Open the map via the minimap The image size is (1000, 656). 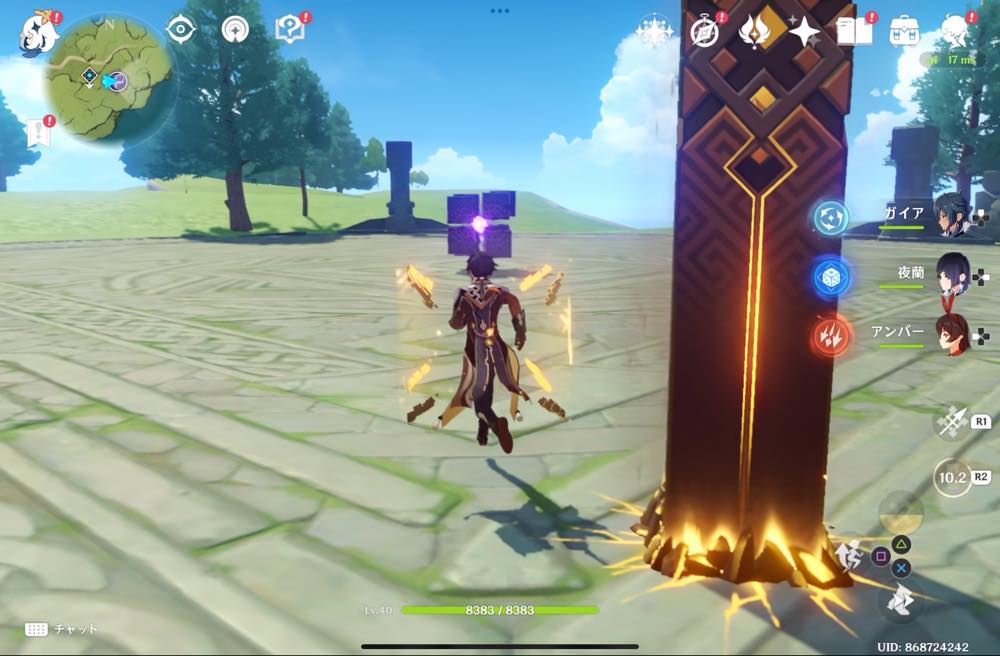(x=109, y=77)
